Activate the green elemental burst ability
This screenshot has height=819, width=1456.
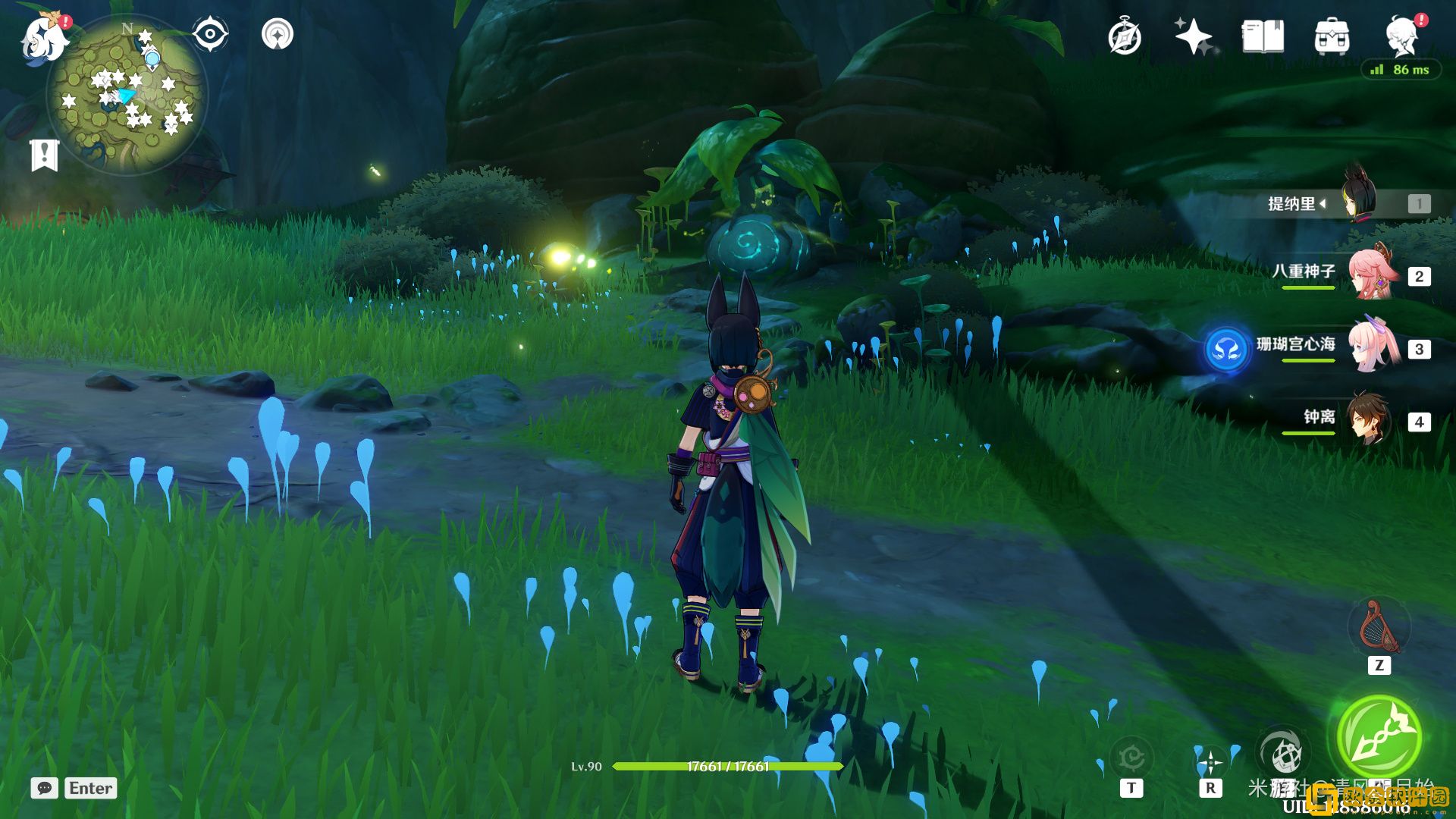[1379, 737]
